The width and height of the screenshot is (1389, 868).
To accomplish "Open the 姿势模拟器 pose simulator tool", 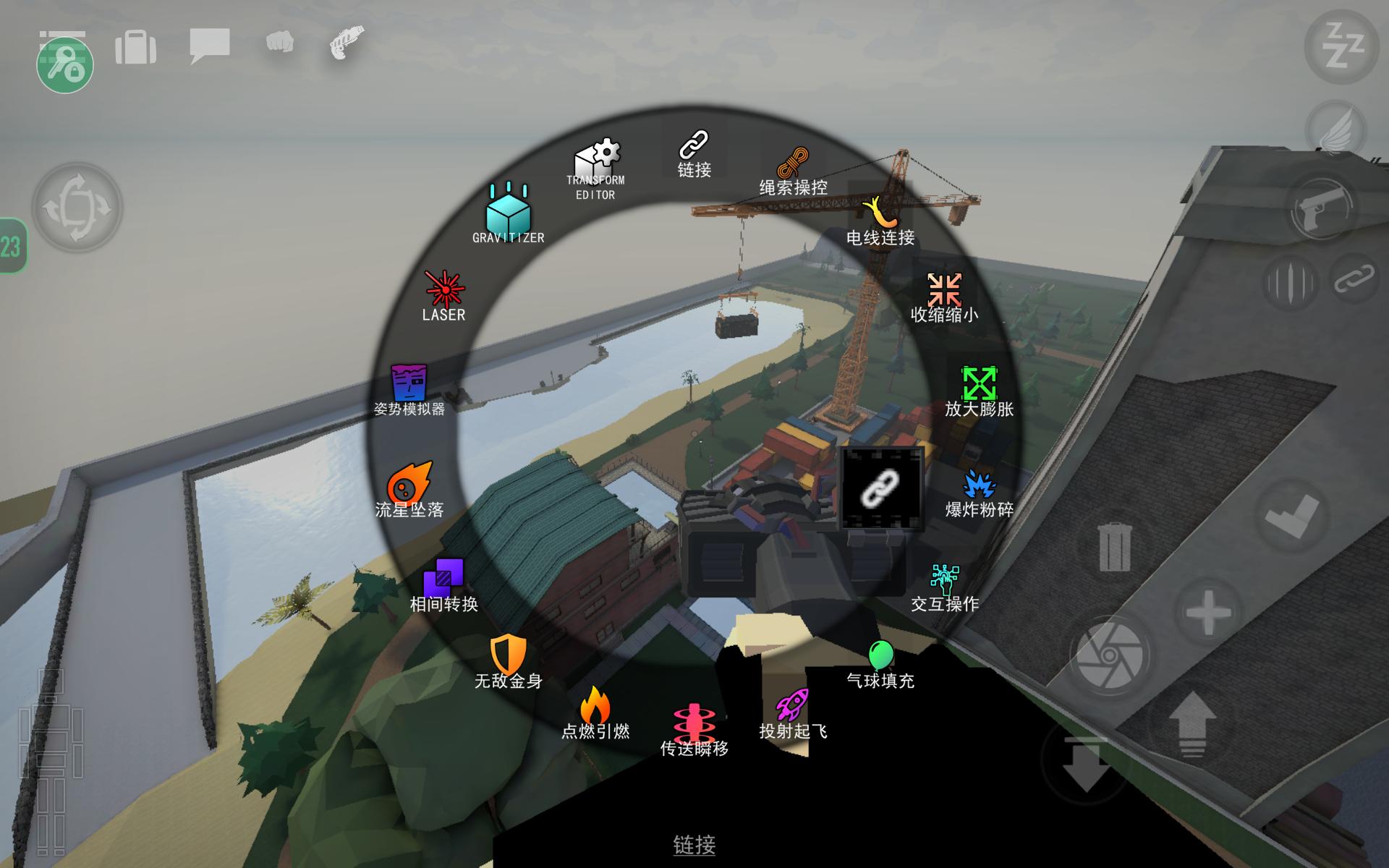I will pos(409,391).
